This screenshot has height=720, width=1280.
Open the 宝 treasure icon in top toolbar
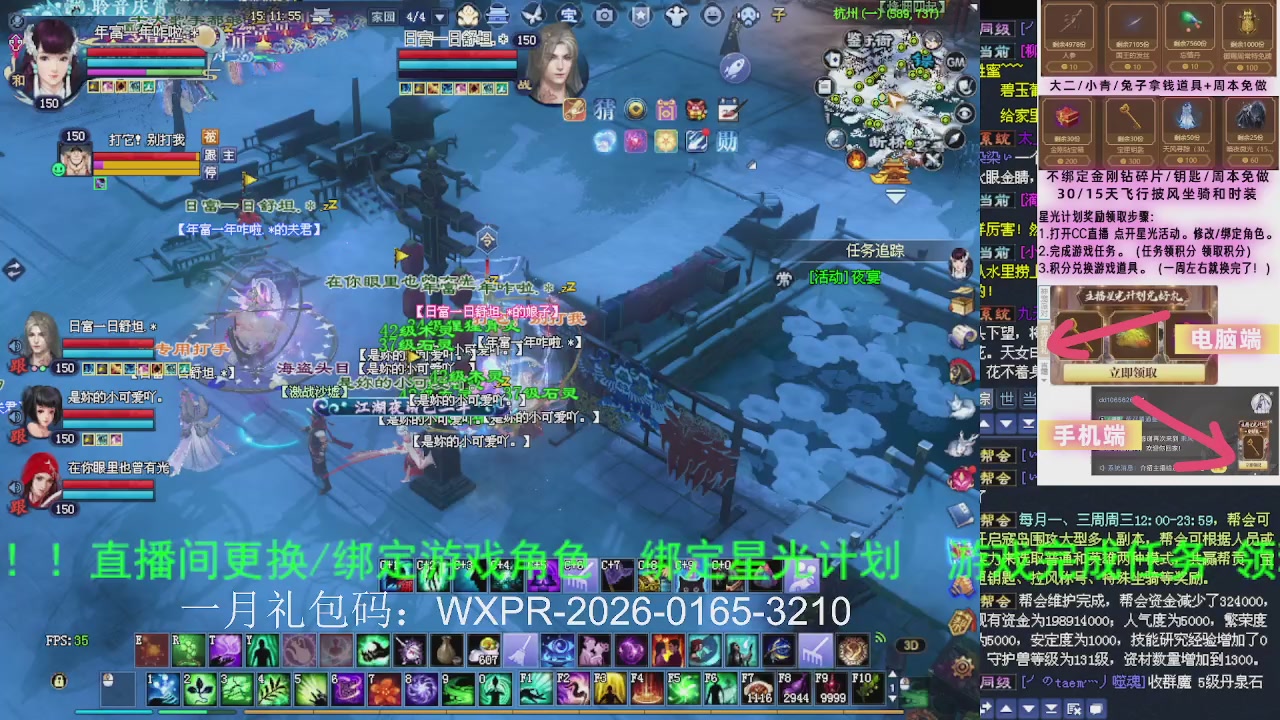[569, 15]
